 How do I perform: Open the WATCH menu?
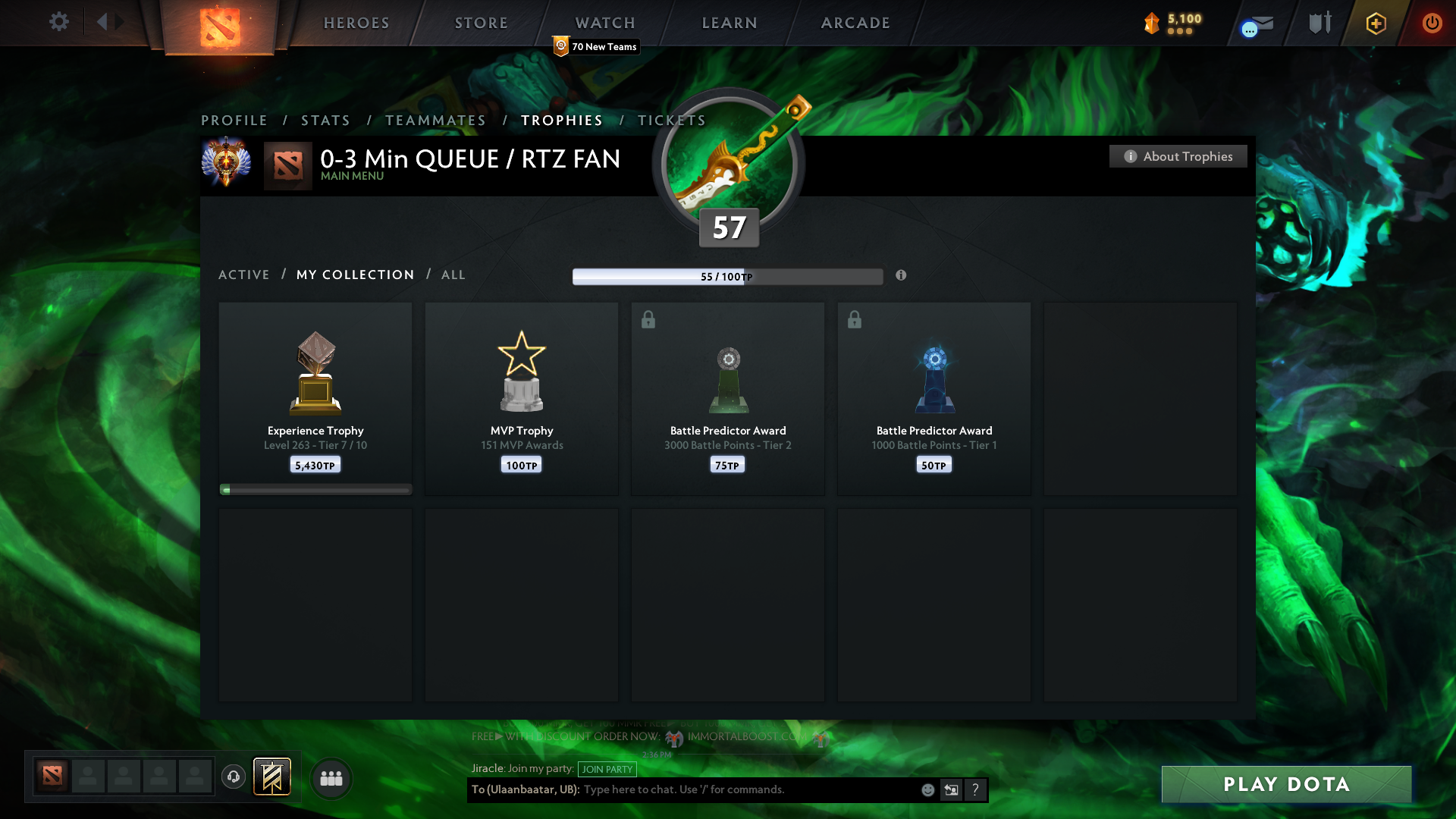(604, 23)
